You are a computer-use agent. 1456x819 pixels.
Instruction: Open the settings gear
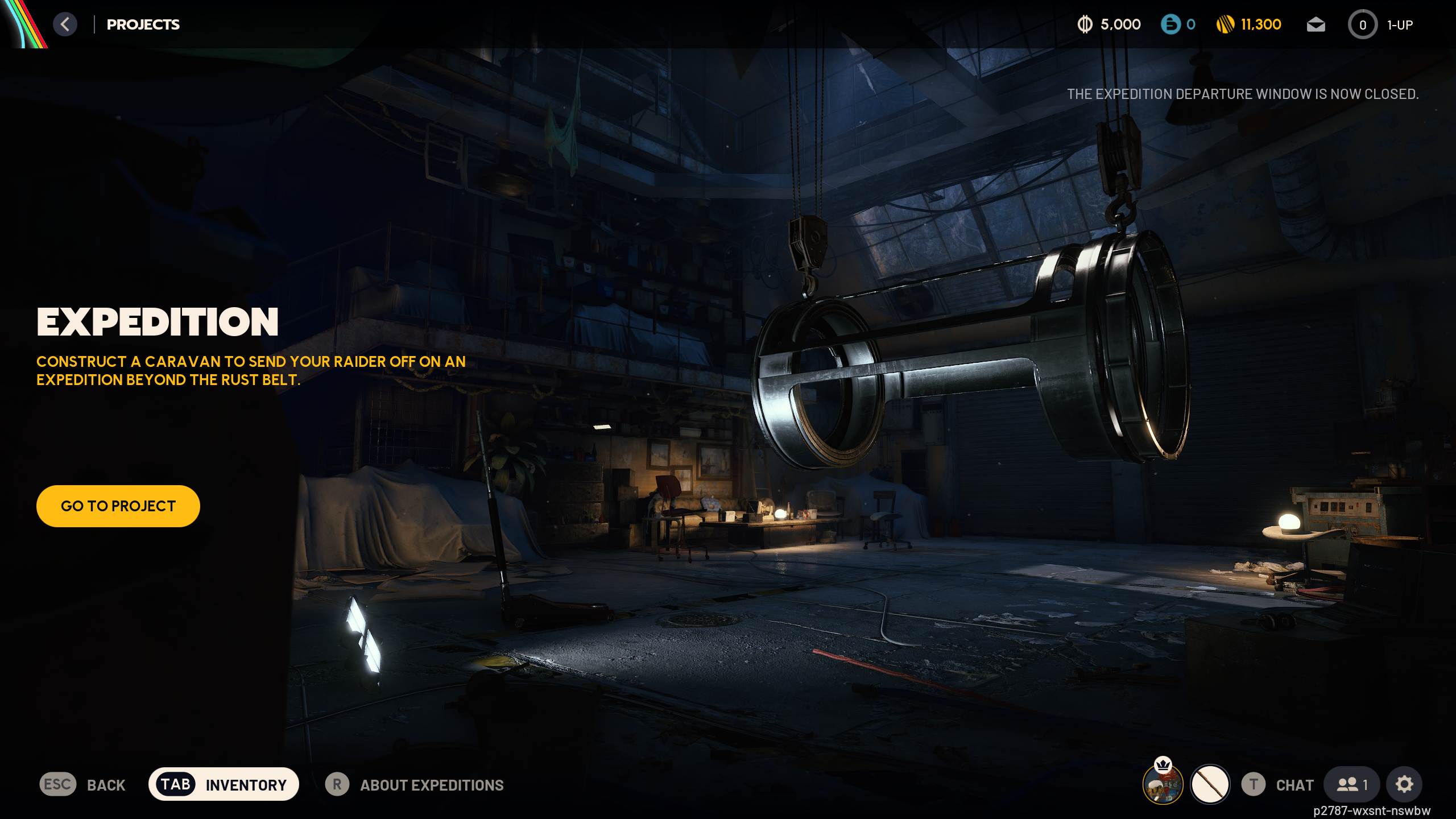[x=1403, y=784]
